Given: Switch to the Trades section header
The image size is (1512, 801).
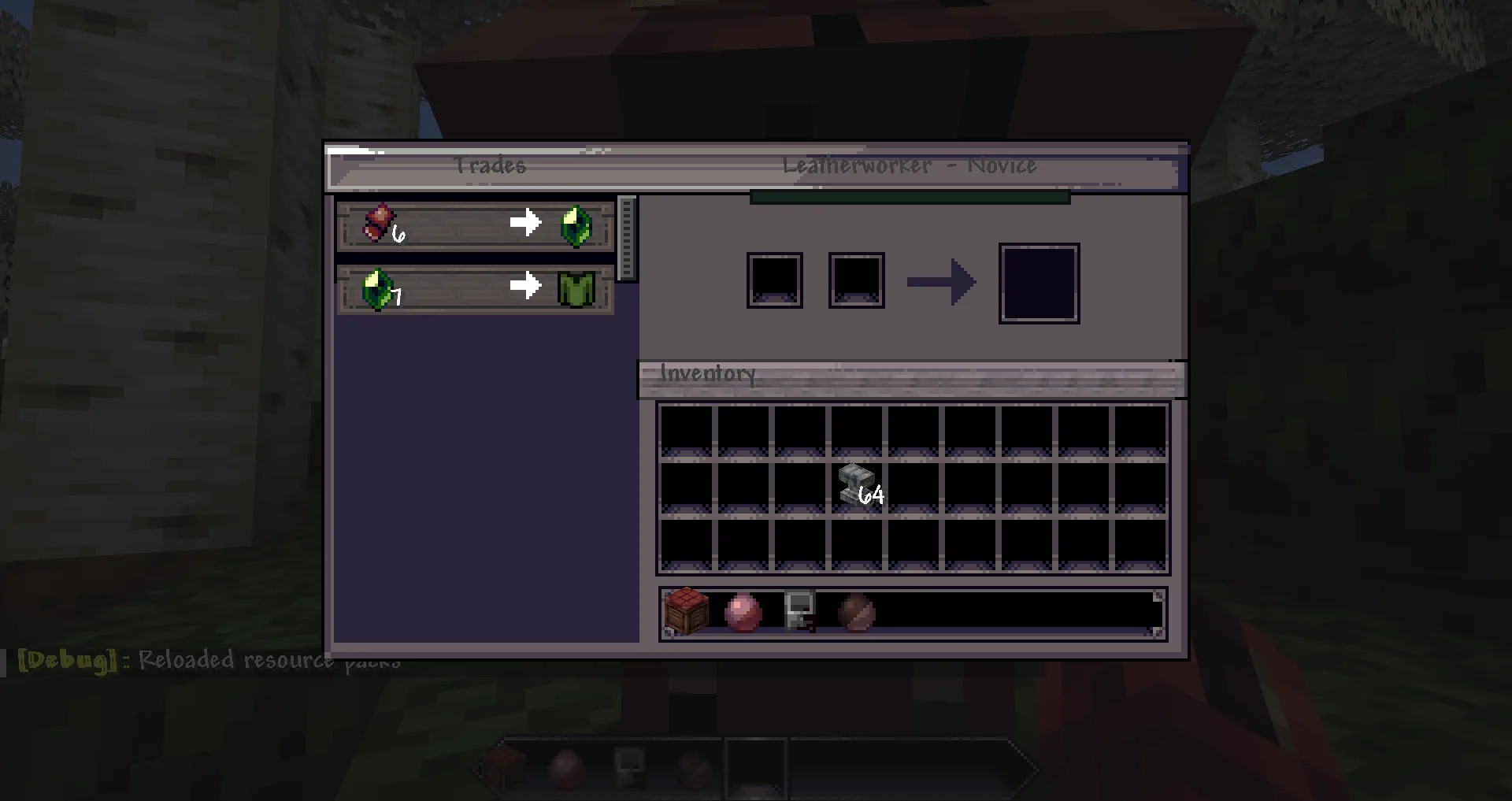Looking at the screenshot, I should click(491, 166).
